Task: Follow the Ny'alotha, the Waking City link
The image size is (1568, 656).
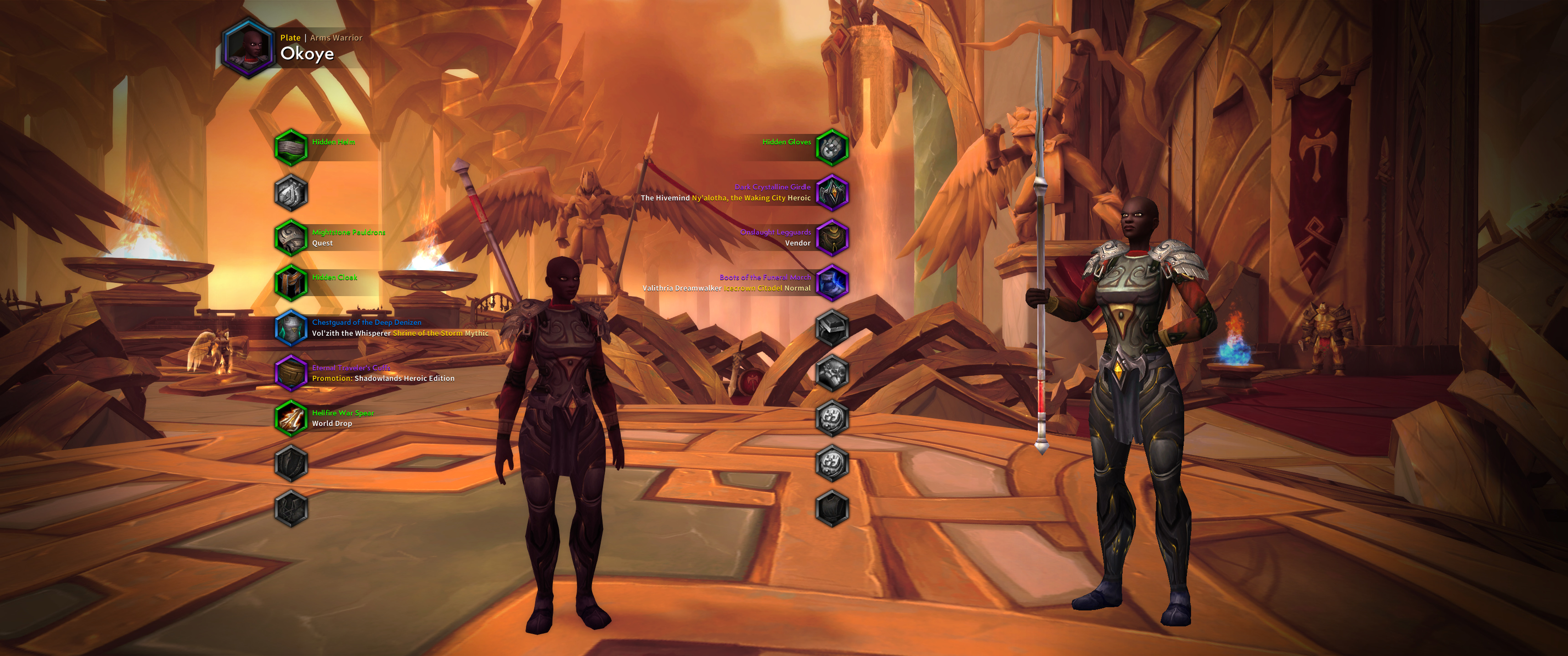Action: click(x=738, y=198)
